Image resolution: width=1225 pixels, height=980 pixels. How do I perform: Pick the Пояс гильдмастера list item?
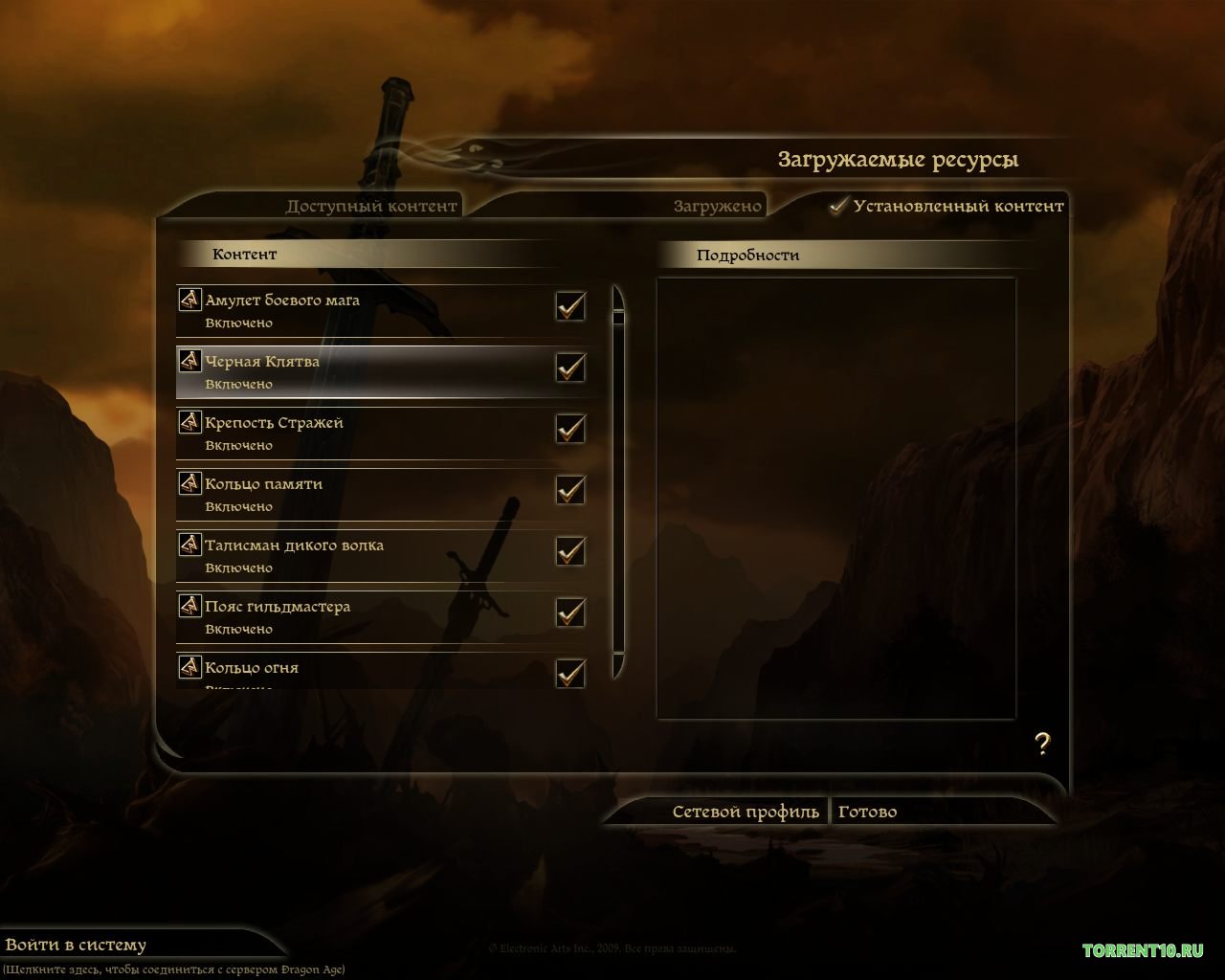pos(364,616)
